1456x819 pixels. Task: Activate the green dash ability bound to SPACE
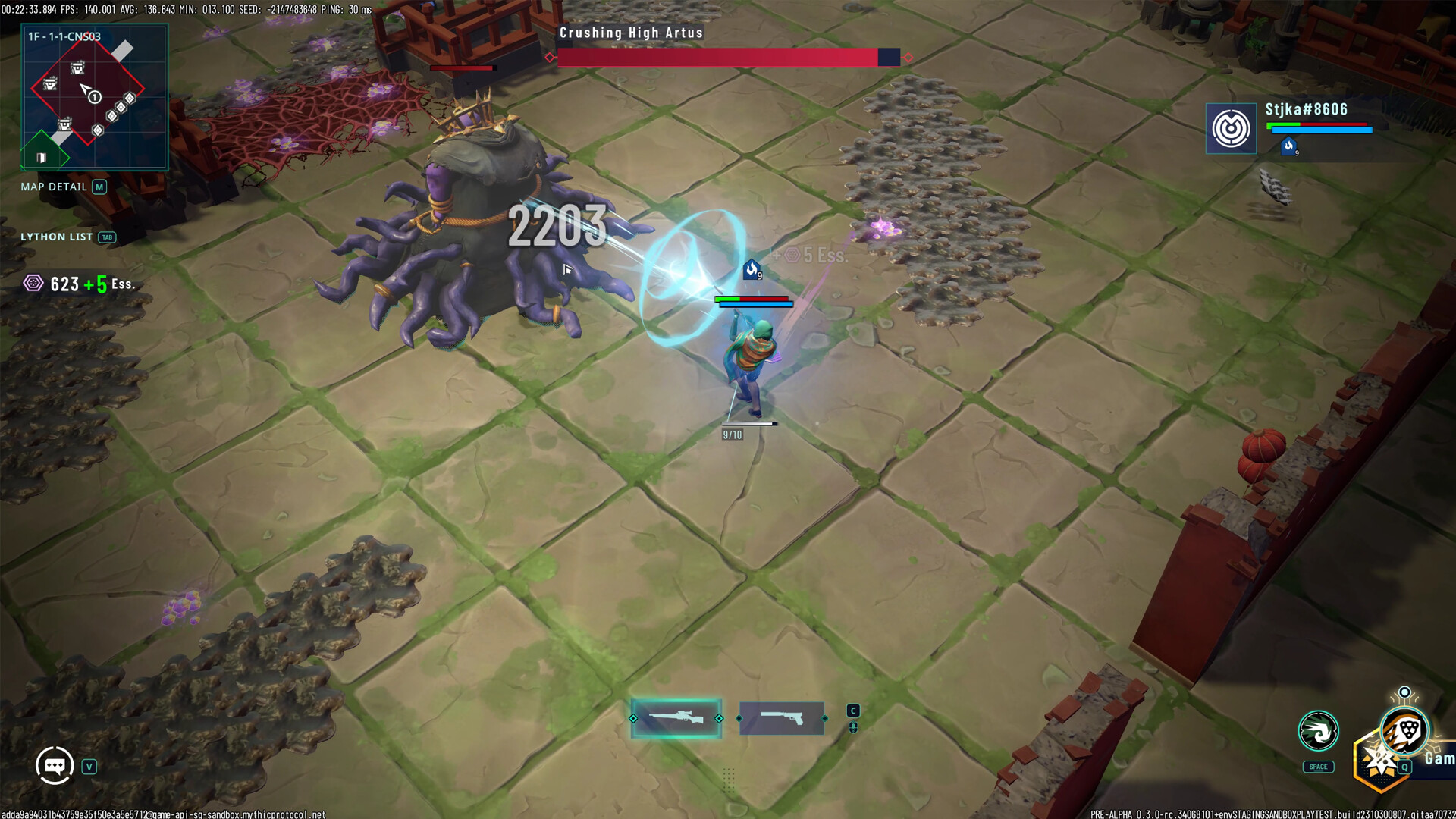click(x=1318, y=731)
